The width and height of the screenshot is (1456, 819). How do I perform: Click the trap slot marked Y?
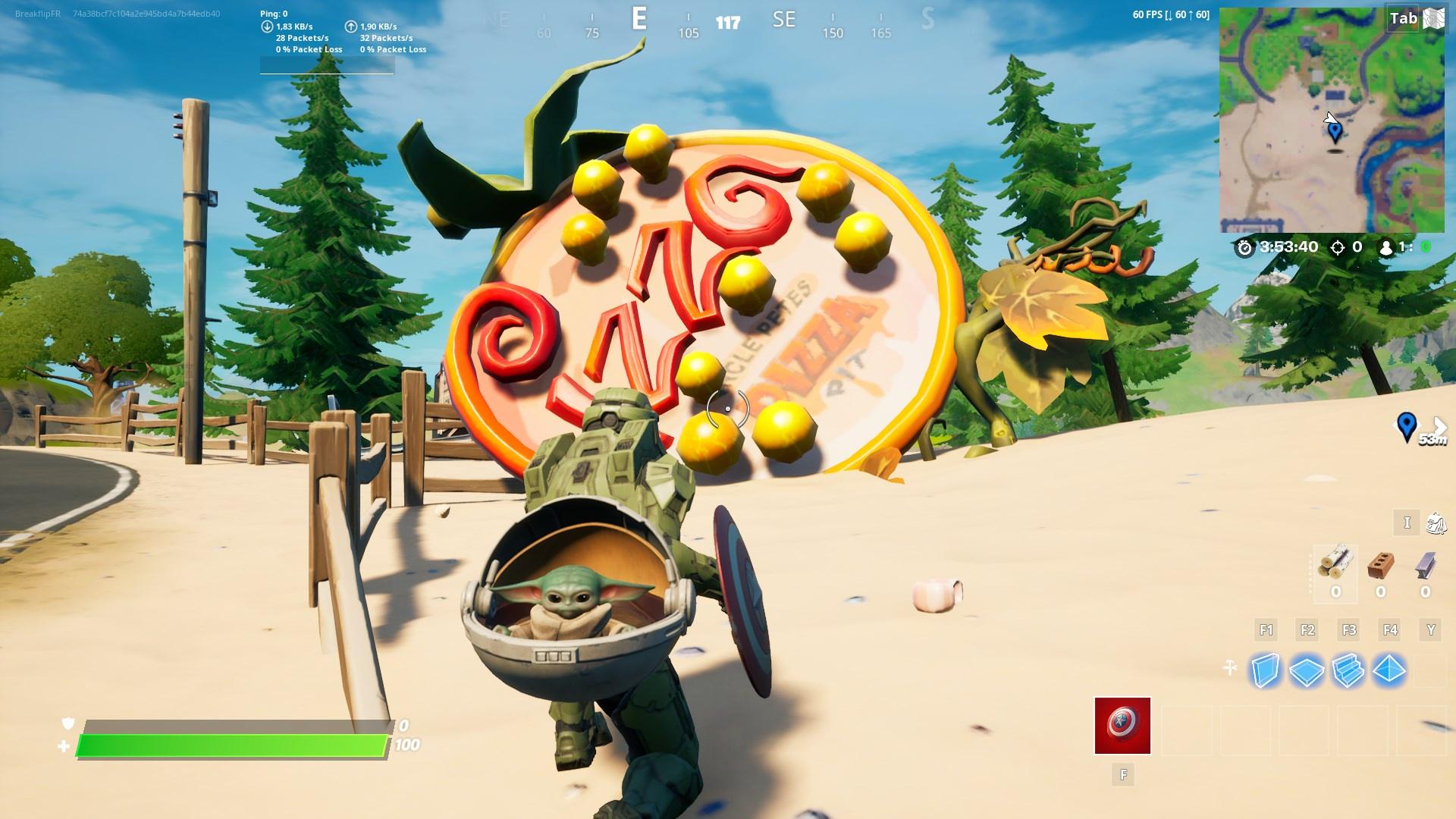(1429, 629)
